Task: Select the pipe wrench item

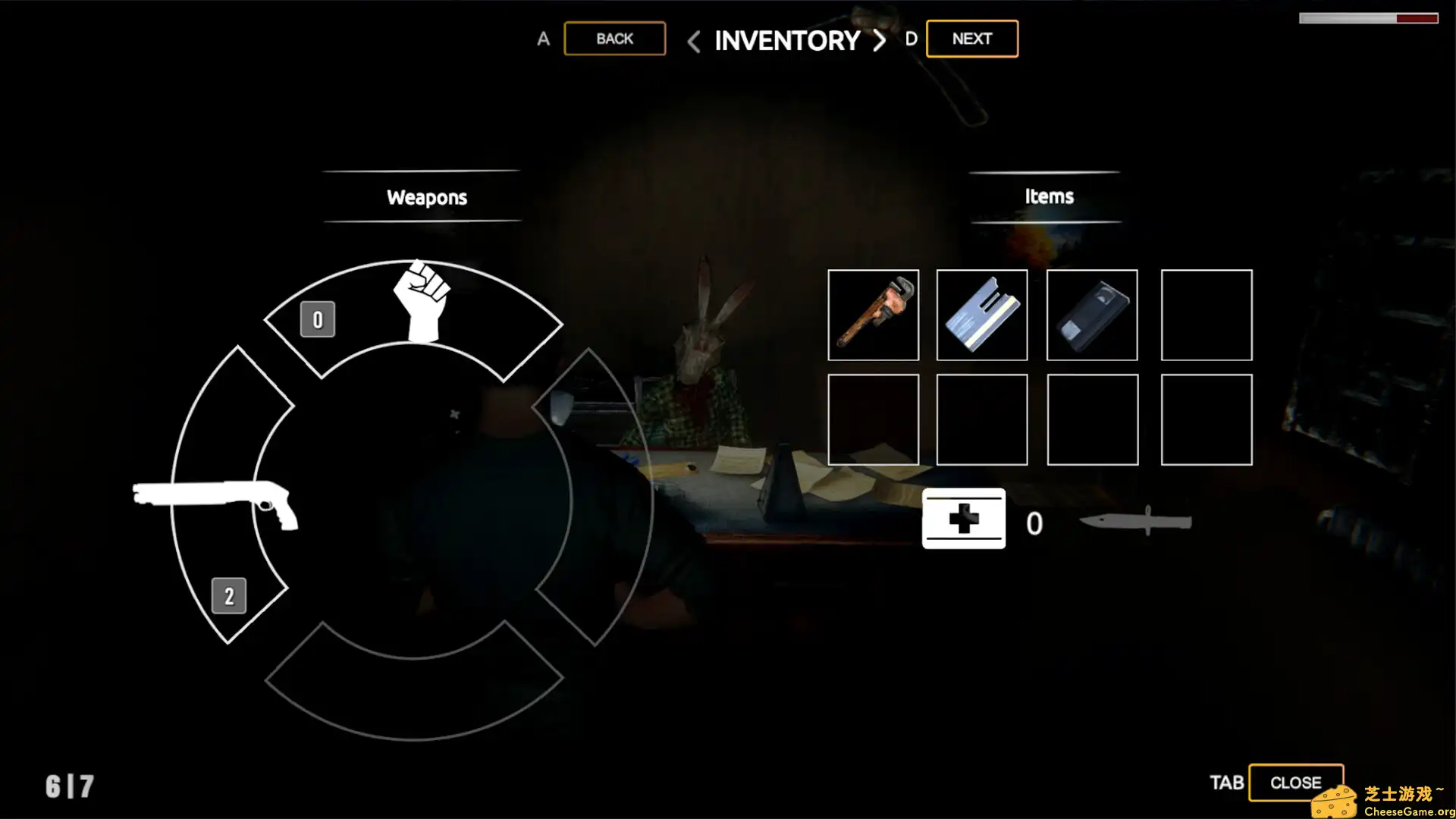Action: [x=874, y=315]
